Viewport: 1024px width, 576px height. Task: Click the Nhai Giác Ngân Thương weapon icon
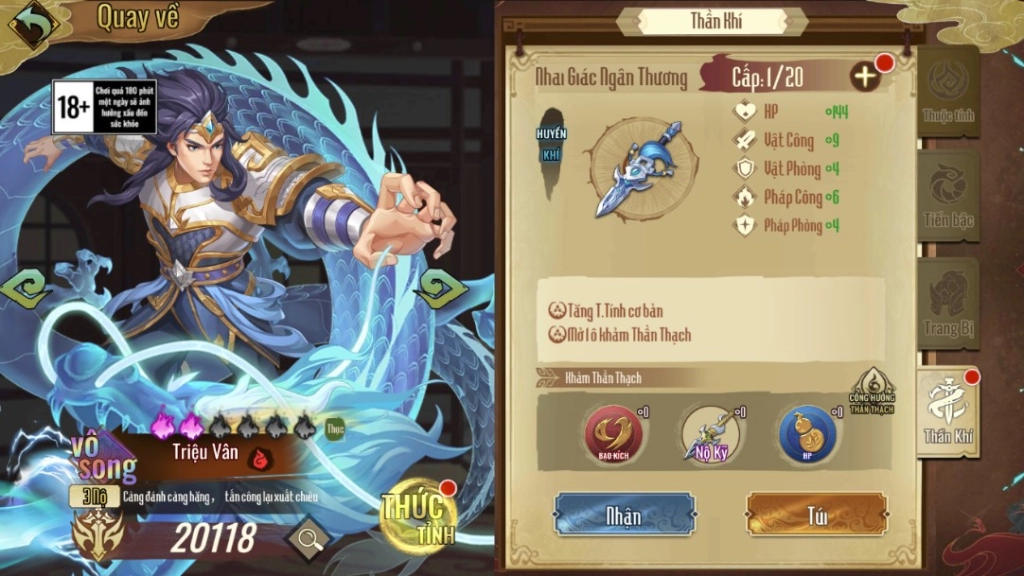(x=641, y=167)
